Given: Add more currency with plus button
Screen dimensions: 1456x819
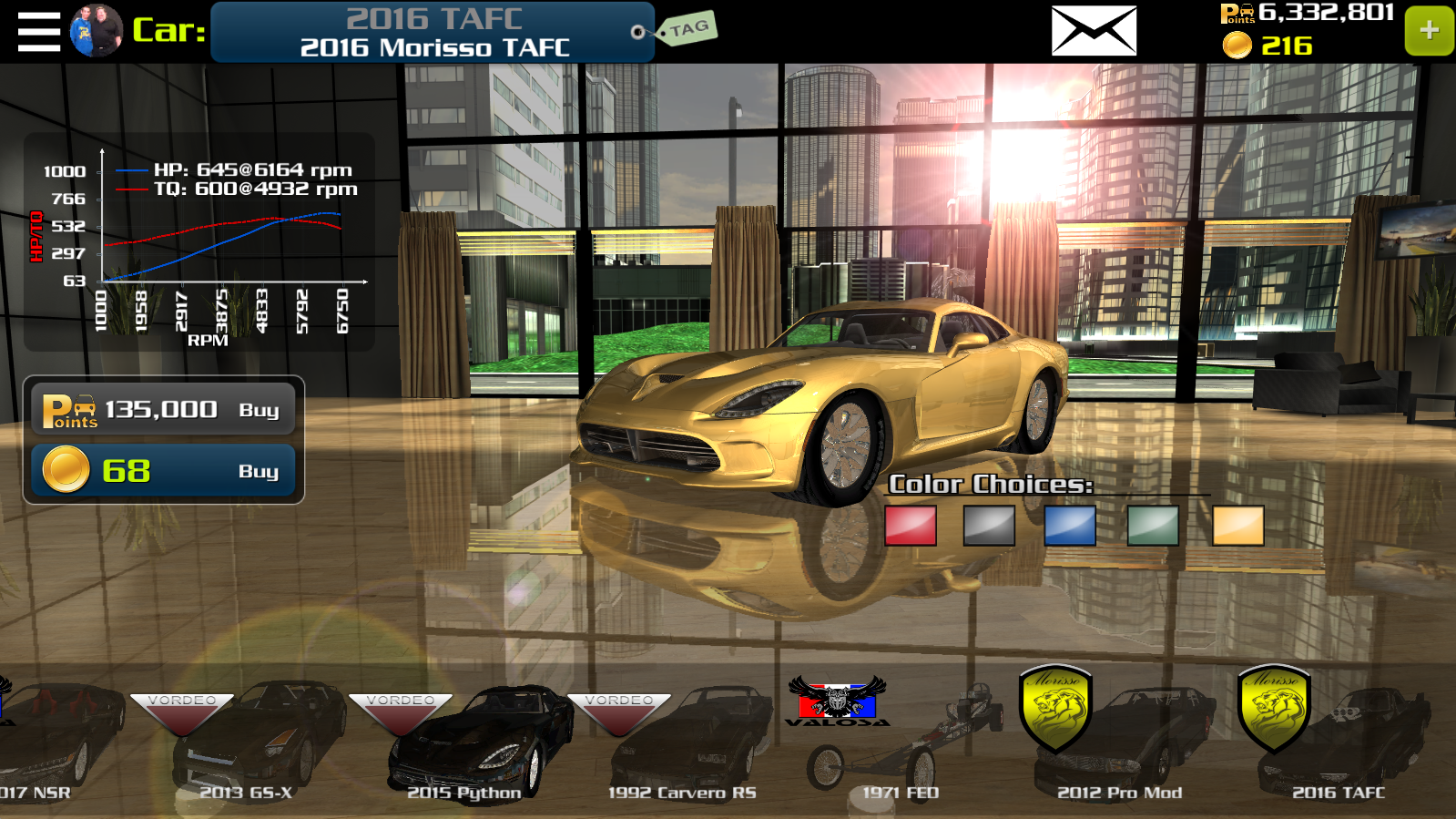Looking at the screenshot, I should tap(1429, 31).
